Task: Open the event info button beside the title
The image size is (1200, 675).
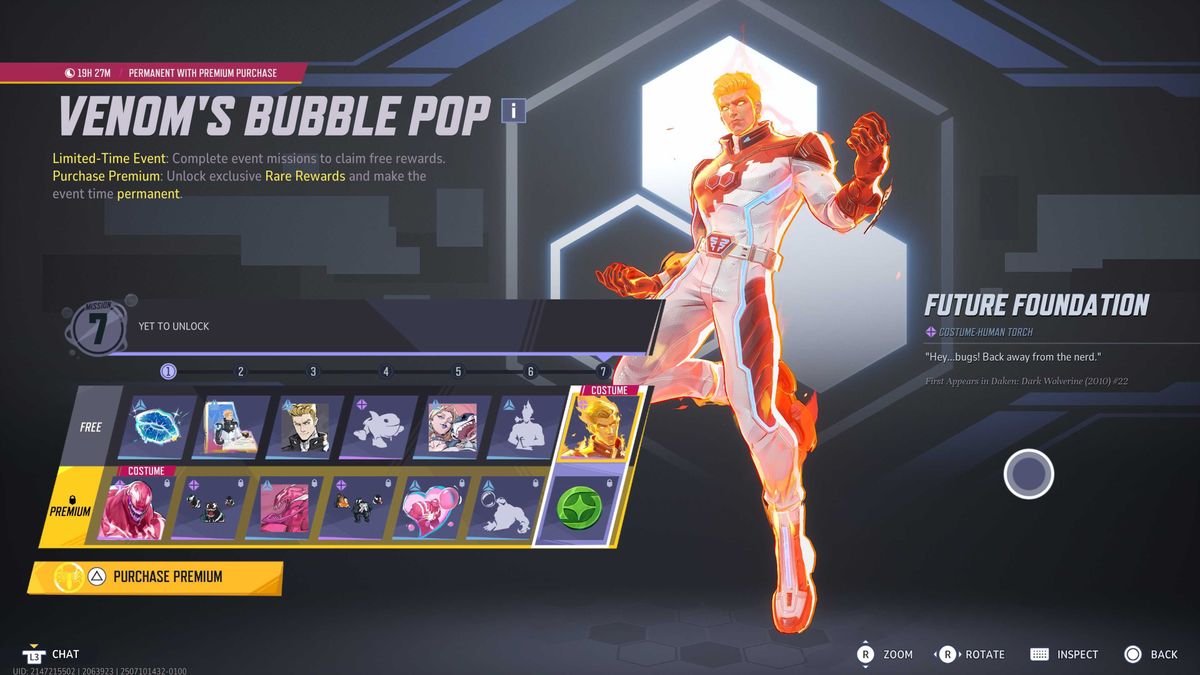Action: pos(513,110)
